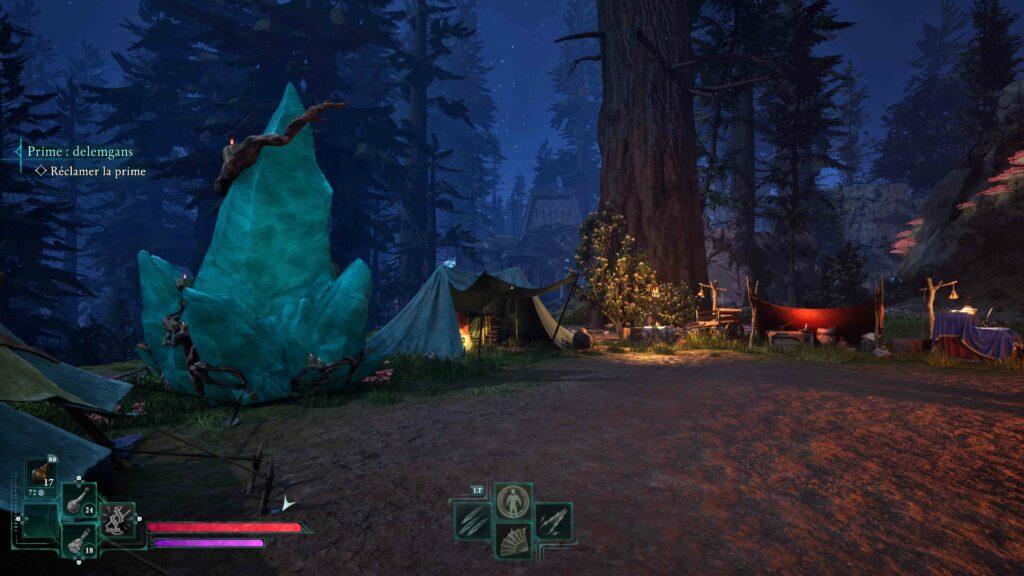
Task: Use the potion flask with count 24
Action: pos(79,501)
